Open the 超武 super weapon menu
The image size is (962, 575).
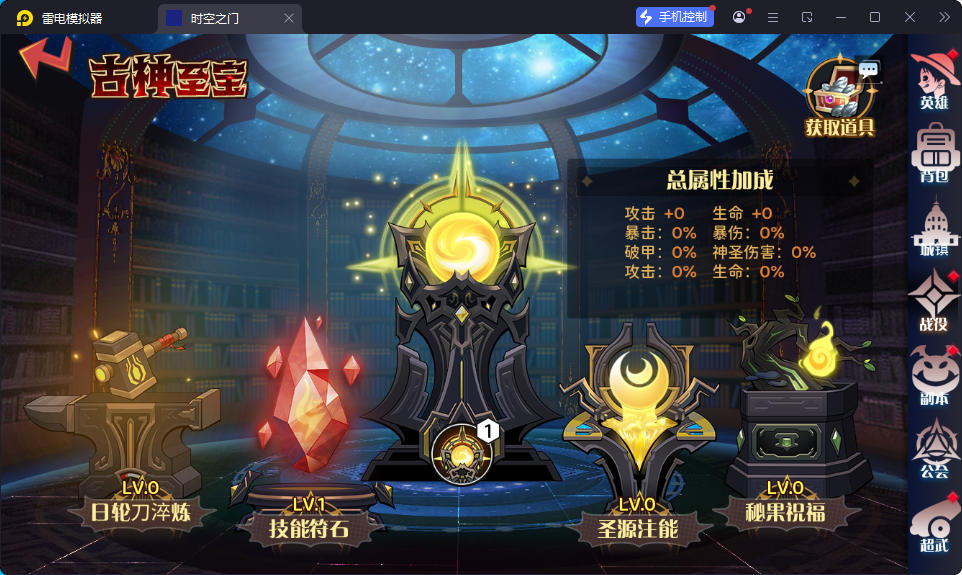click(x=934, y=524)
